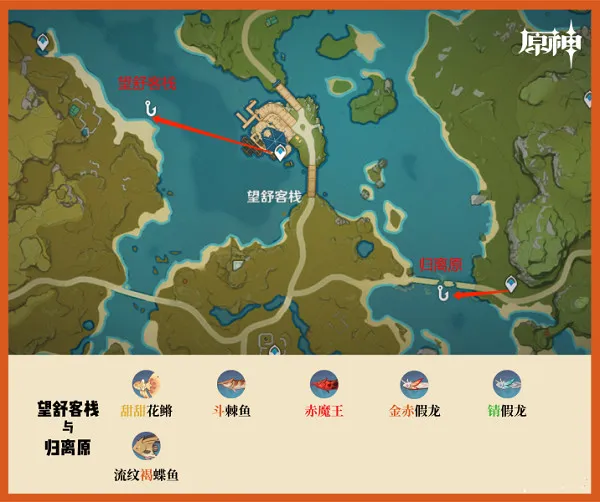600x502 pixels.
Task: Select the 锖假龙 fish icon
Action: tap(506, 384)
